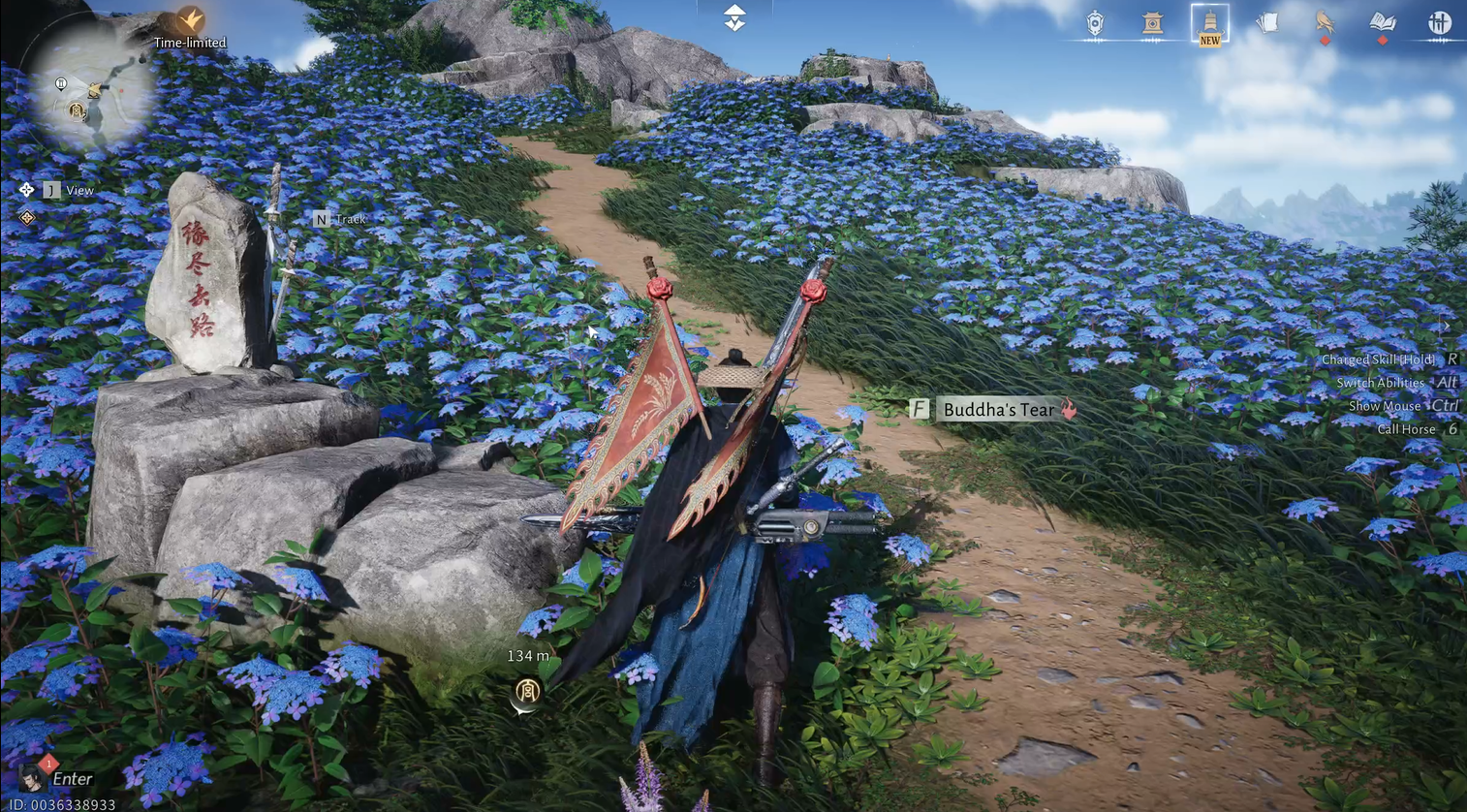Image resolution: width=1467 pixels, height=812 pixels.
Task: Open the minimap
Action: pos(92,92)
